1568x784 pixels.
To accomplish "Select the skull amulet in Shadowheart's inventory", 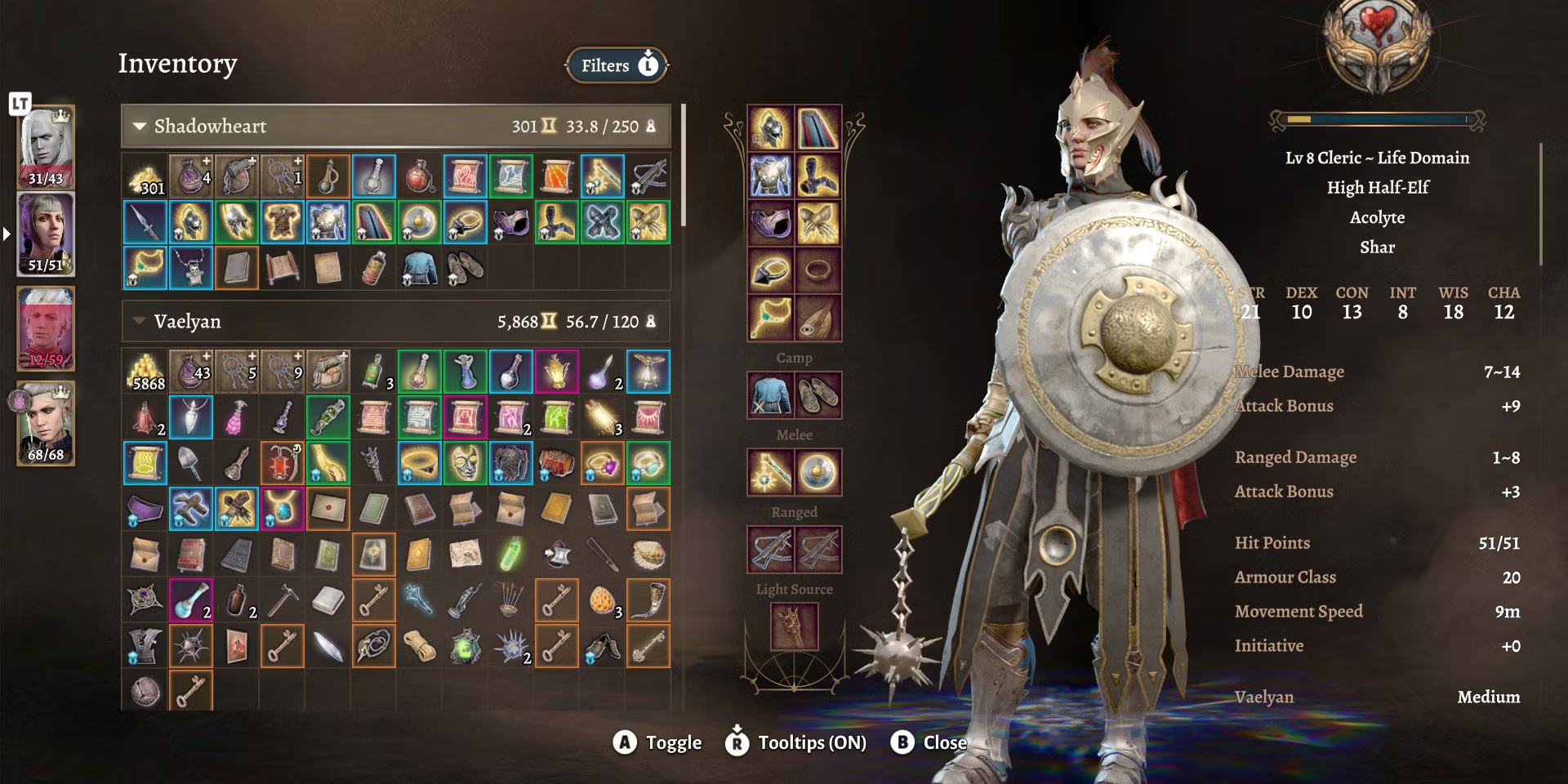I will coord(191,268).
